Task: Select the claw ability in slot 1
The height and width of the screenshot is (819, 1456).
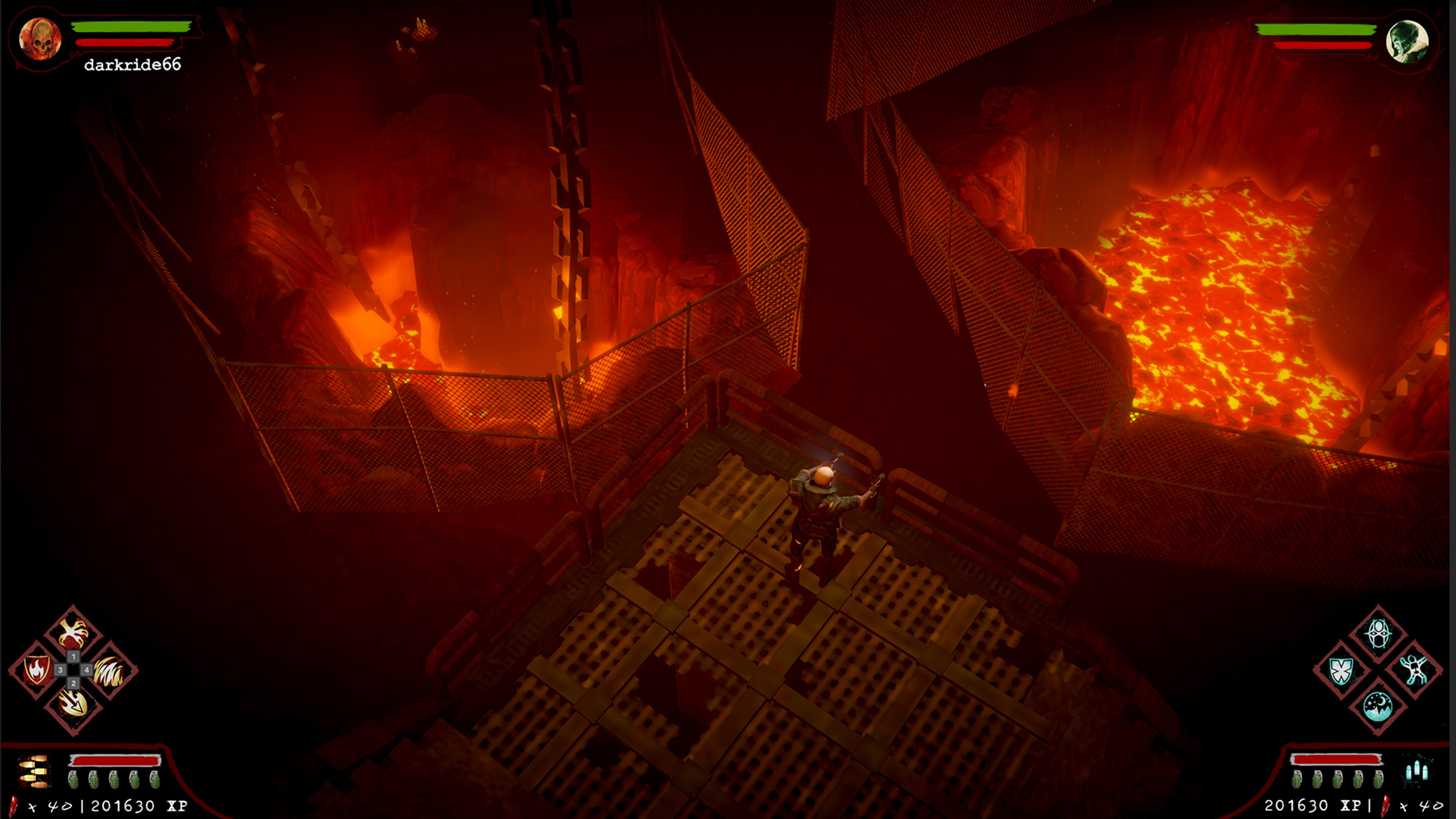Action: click(74, 632)
